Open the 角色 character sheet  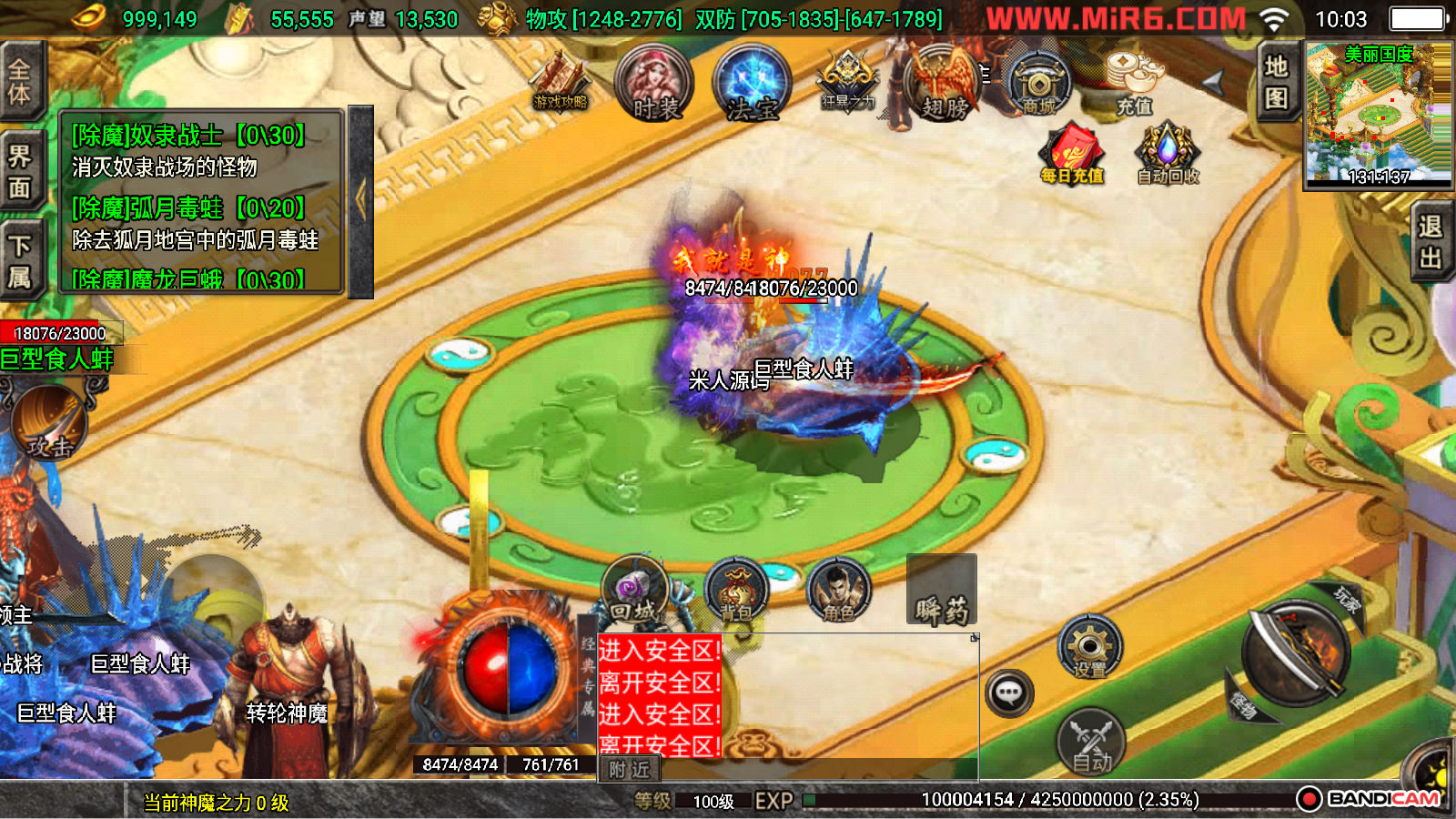coord(839,591)
